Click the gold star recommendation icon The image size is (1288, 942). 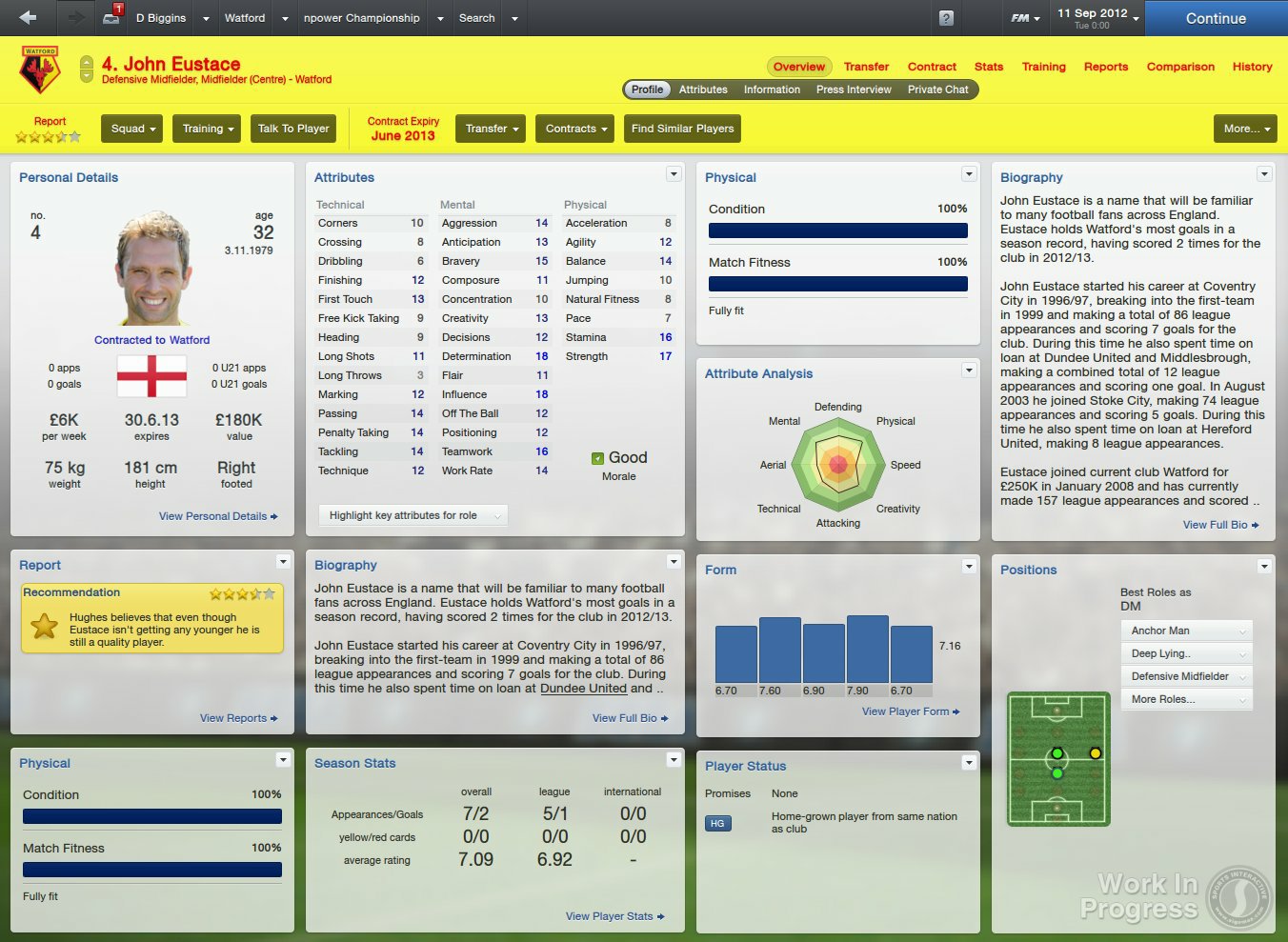[x=44, y=628]
